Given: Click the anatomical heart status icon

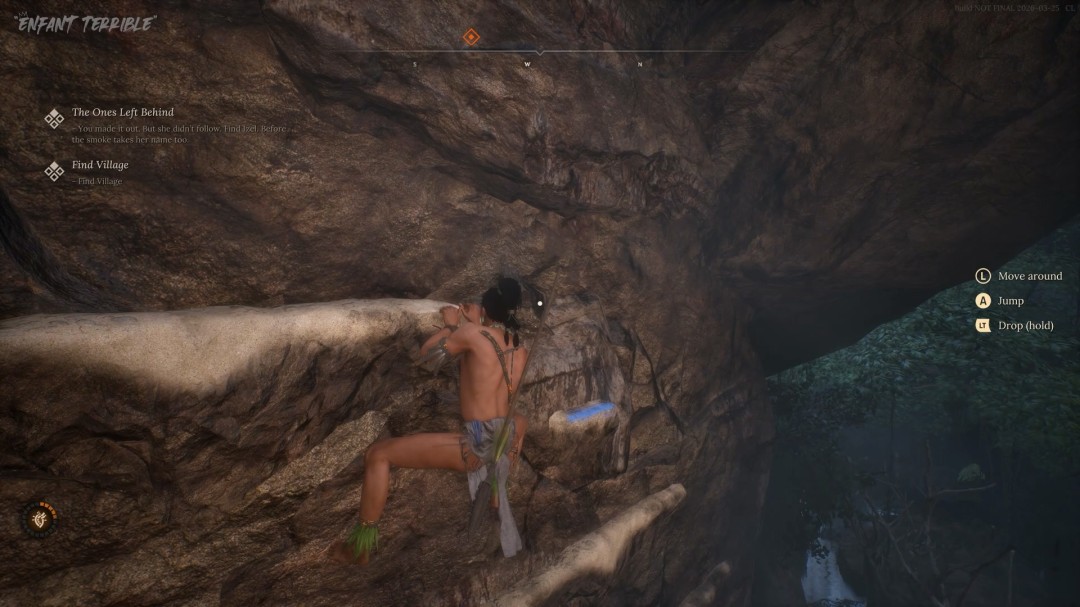Looking at the screenshot, I should click(x=40, y=518).
